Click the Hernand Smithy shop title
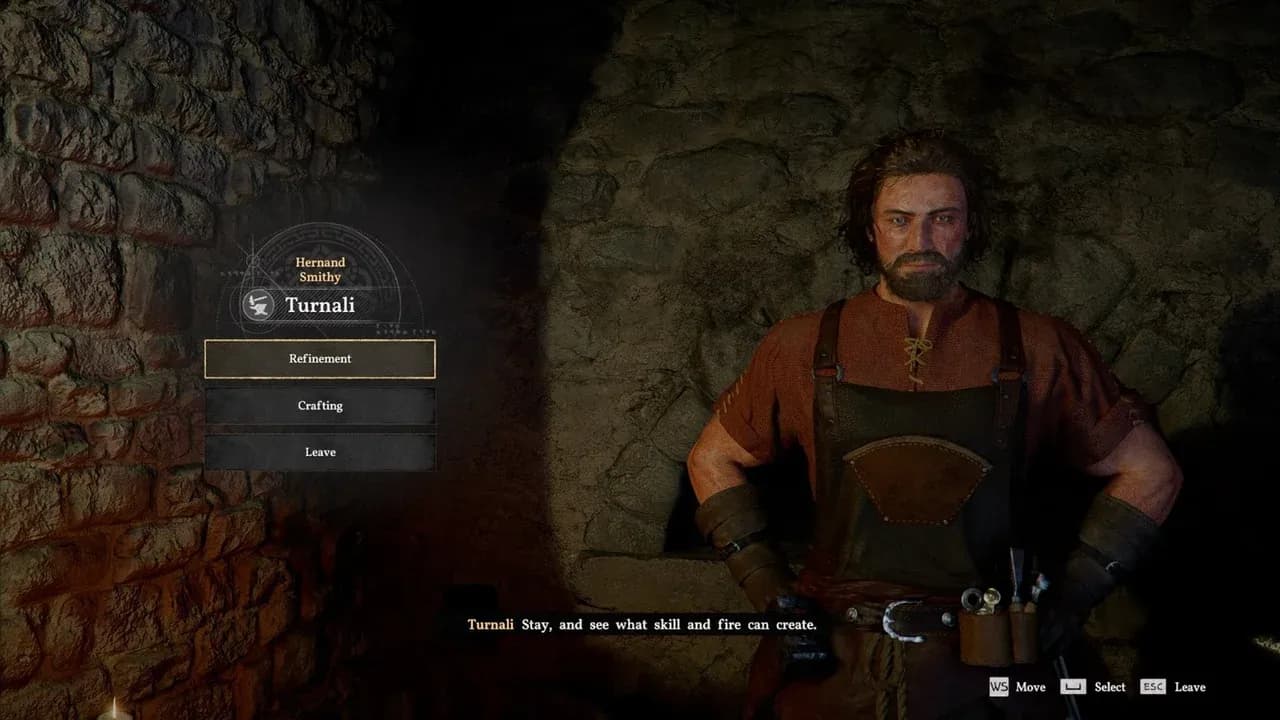This screenshot has width=1280, height=720. pos(318,269)
